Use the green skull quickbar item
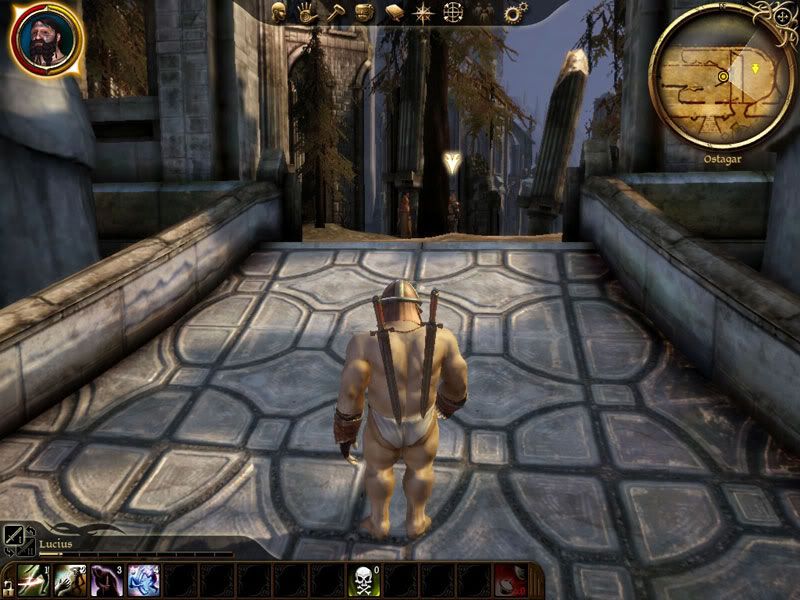 365,581
